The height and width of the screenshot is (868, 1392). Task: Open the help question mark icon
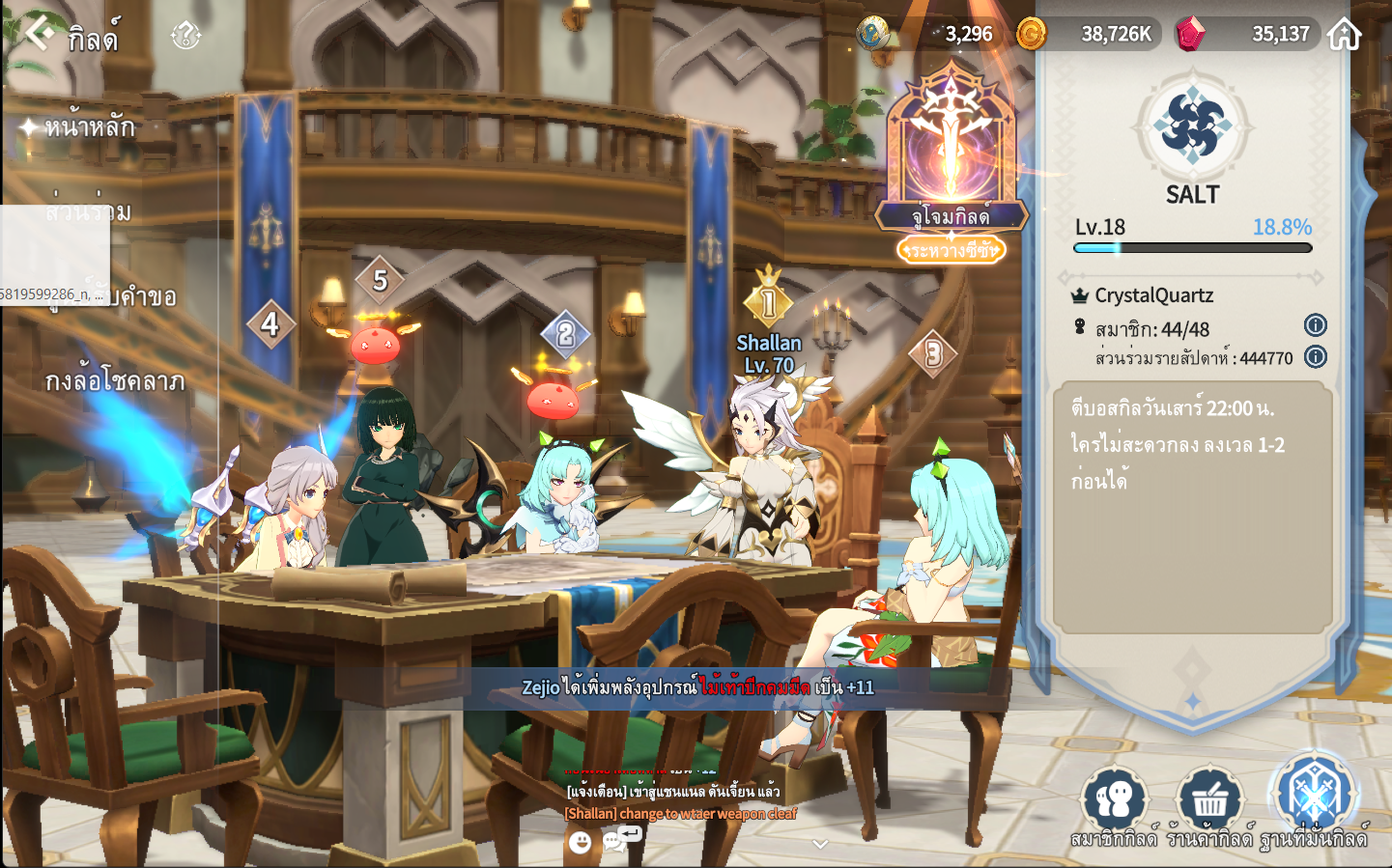pos(185,36)
